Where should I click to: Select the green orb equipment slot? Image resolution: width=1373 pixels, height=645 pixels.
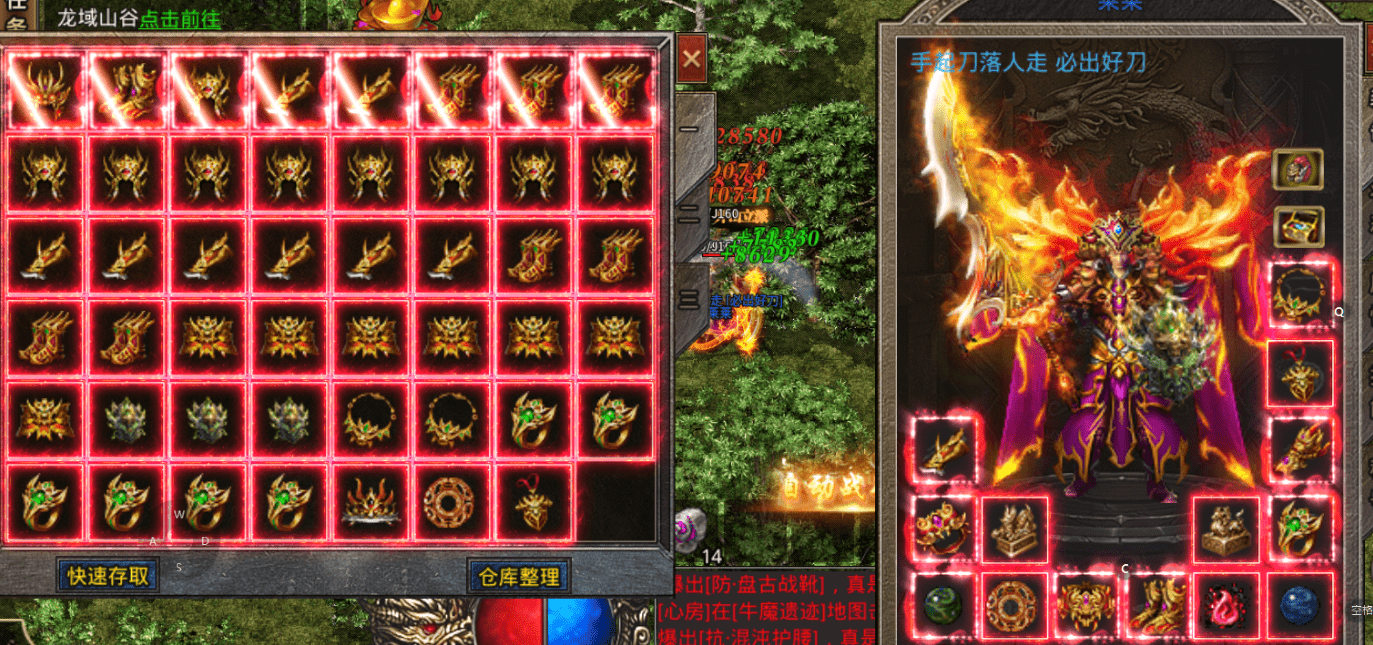pyautogui.click(x=944, y=606)
